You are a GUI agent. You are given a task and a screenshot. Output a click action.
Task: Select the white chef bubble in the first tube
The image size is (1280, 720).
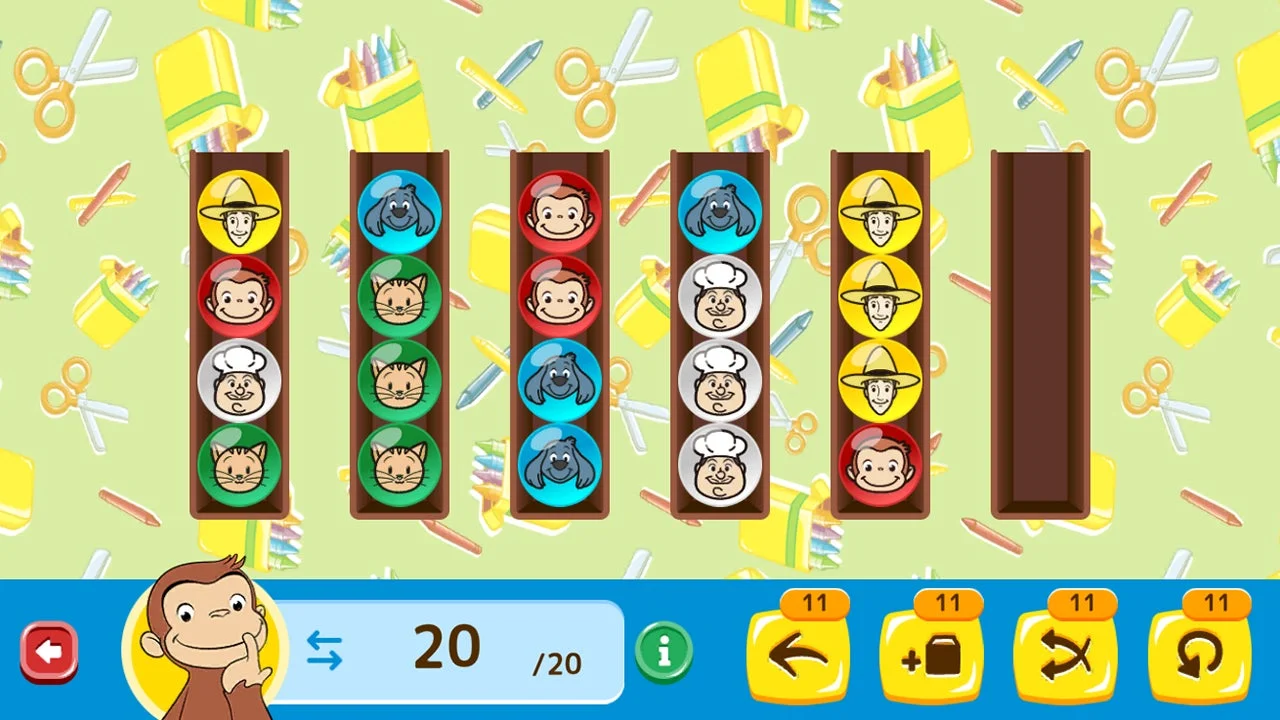click(240, 379)
